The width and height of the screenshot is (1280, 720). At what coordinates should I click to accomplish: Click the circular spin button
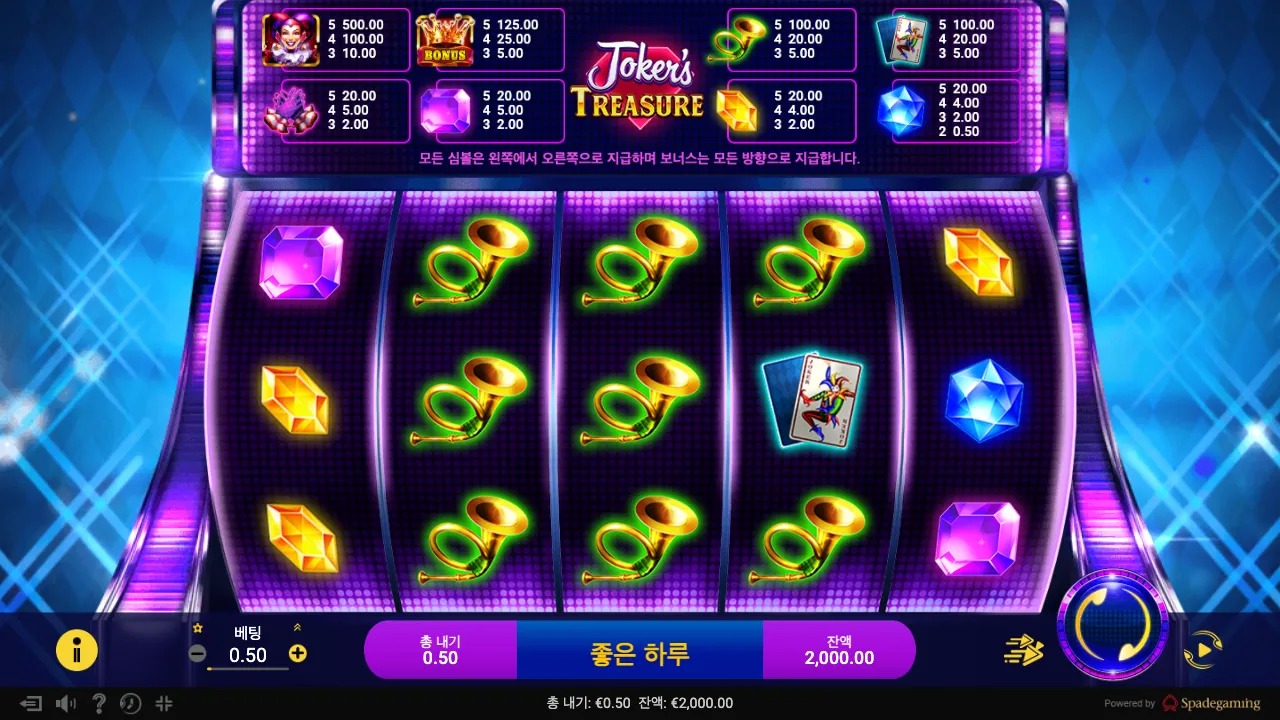[x=1114, y=625]
